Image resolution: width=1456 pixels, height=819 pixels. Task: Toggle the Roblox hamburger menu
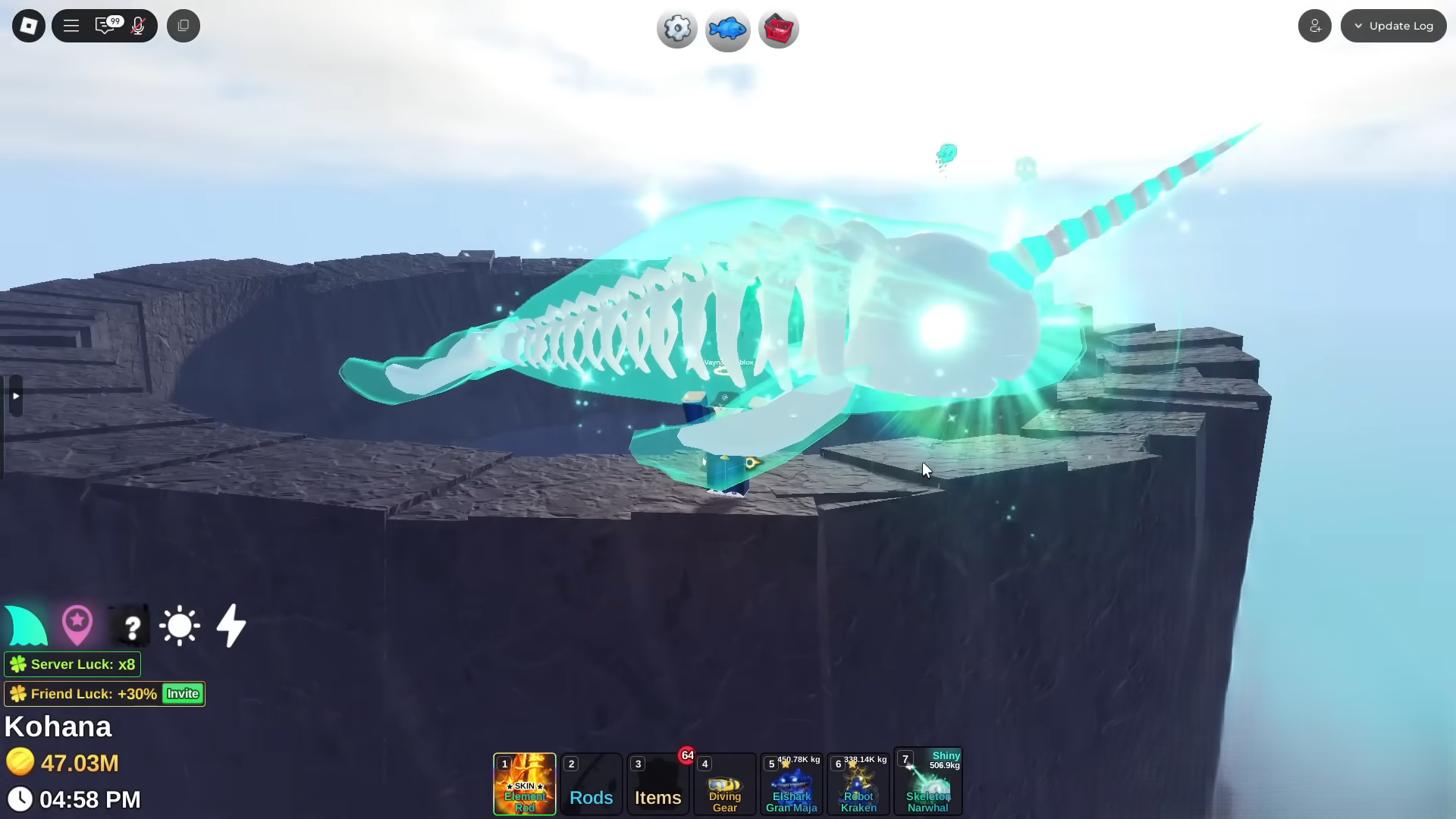pyautogui.click(x=71, y=25)
